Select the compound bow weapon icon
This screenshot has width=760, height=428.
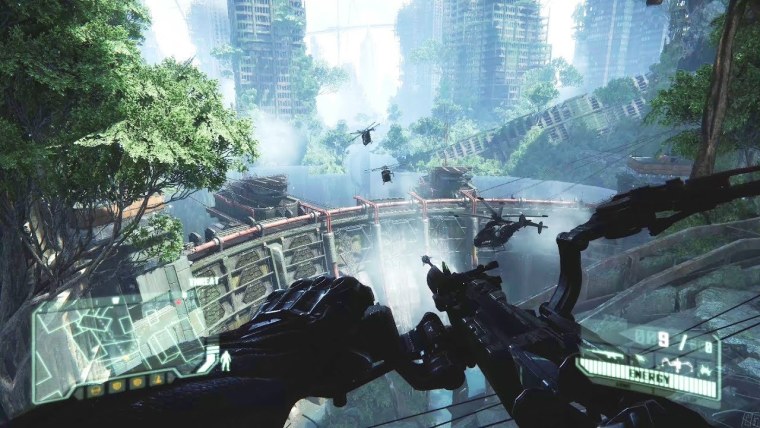click(x=677, y=363)
